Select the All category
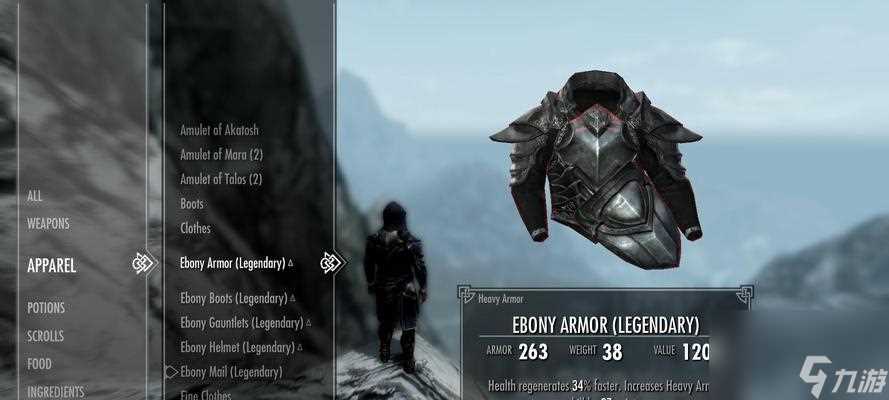The image size is (889, 400). pyautogui.click(x=35, y=196)
